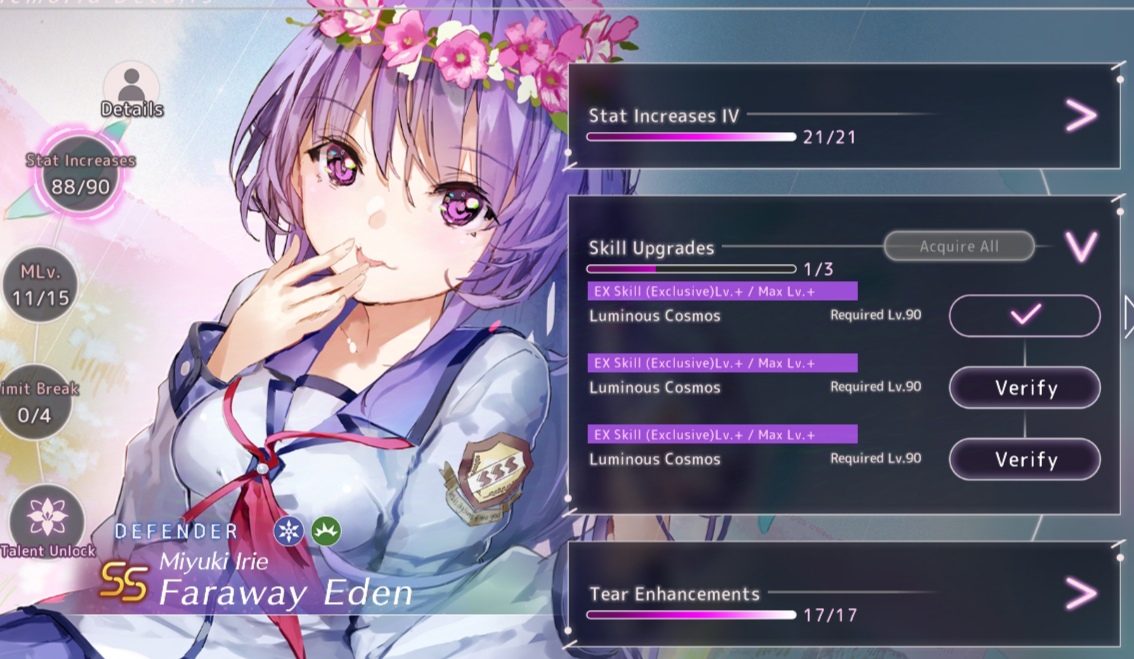The width and height of the screenshot is (1134, 659).
Task: Open the Details view
Action: (131, 89)
